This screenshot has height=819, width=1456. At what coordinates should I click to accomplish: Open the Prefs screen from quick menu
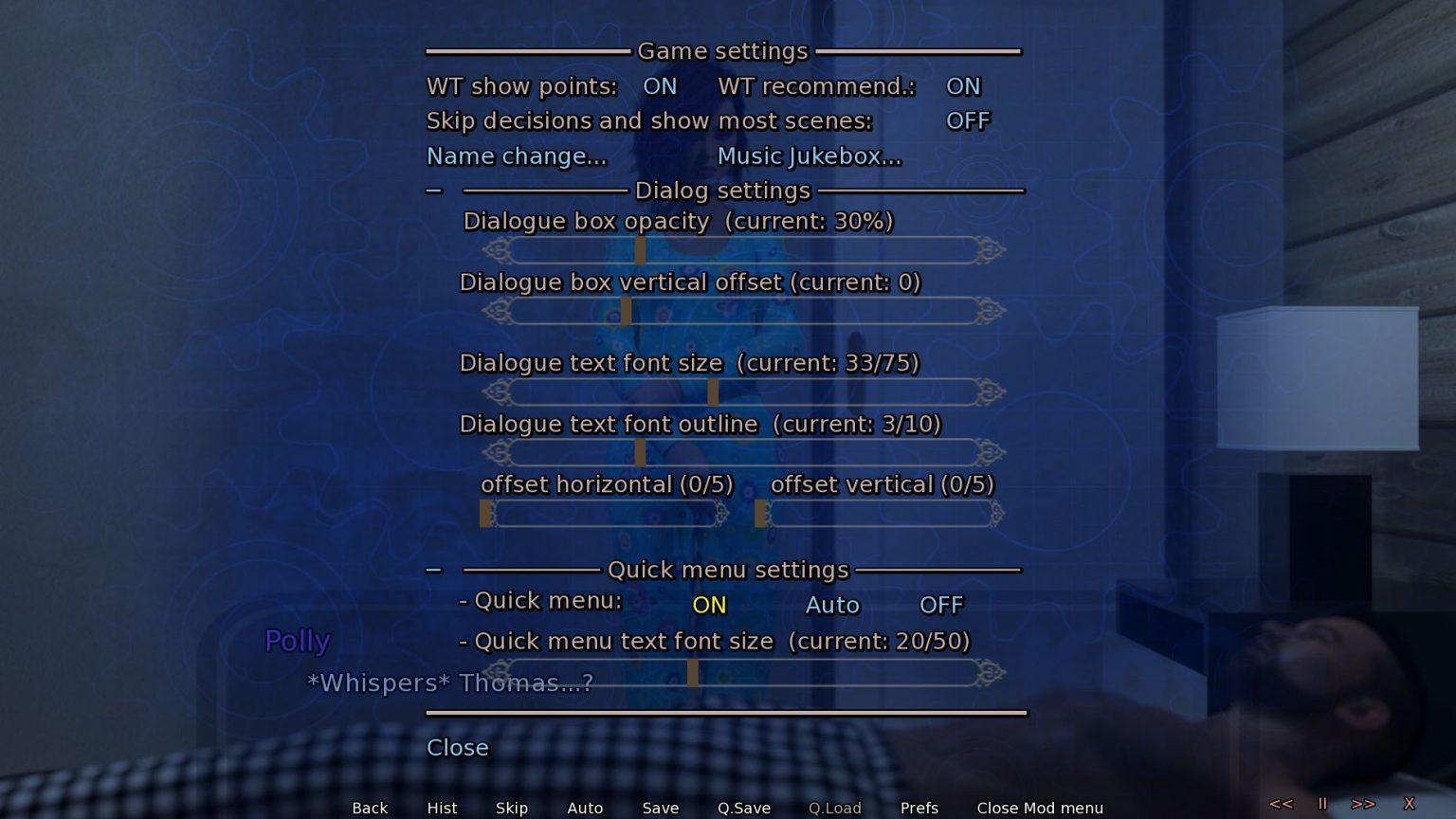919,808
